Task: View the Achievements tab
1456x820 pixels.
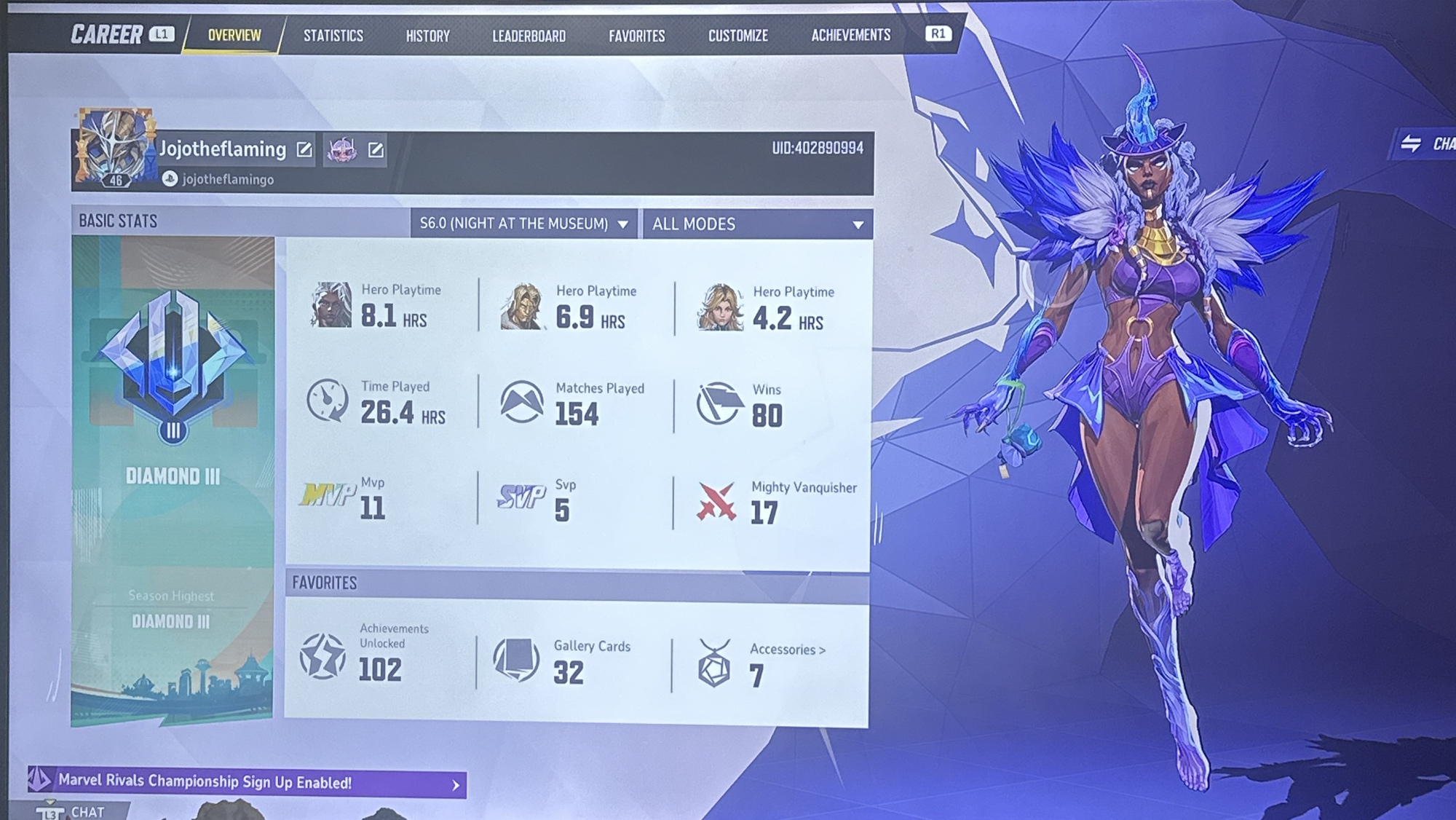Action: click(x=850, y=35)
